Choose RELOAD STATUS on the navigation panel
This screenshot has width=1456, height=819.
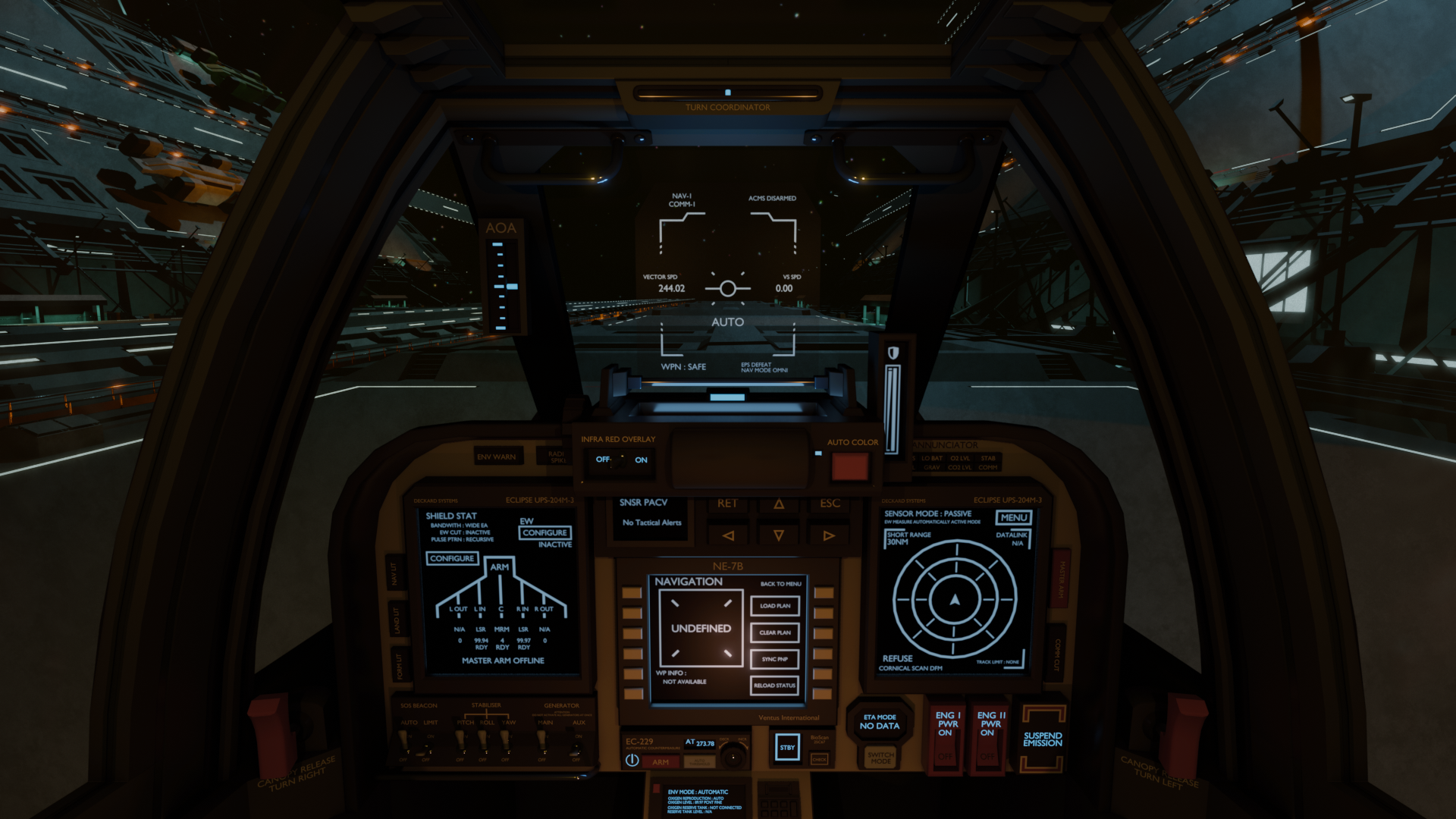tap(774, 686)
